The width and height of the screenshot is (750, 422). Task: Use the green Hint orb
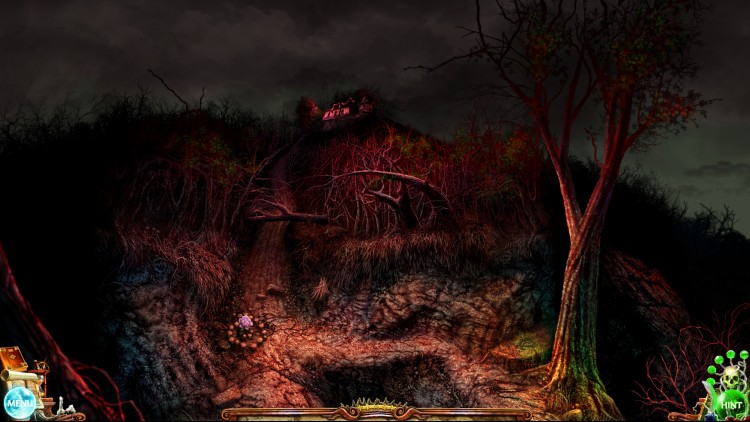pos(730,404)
